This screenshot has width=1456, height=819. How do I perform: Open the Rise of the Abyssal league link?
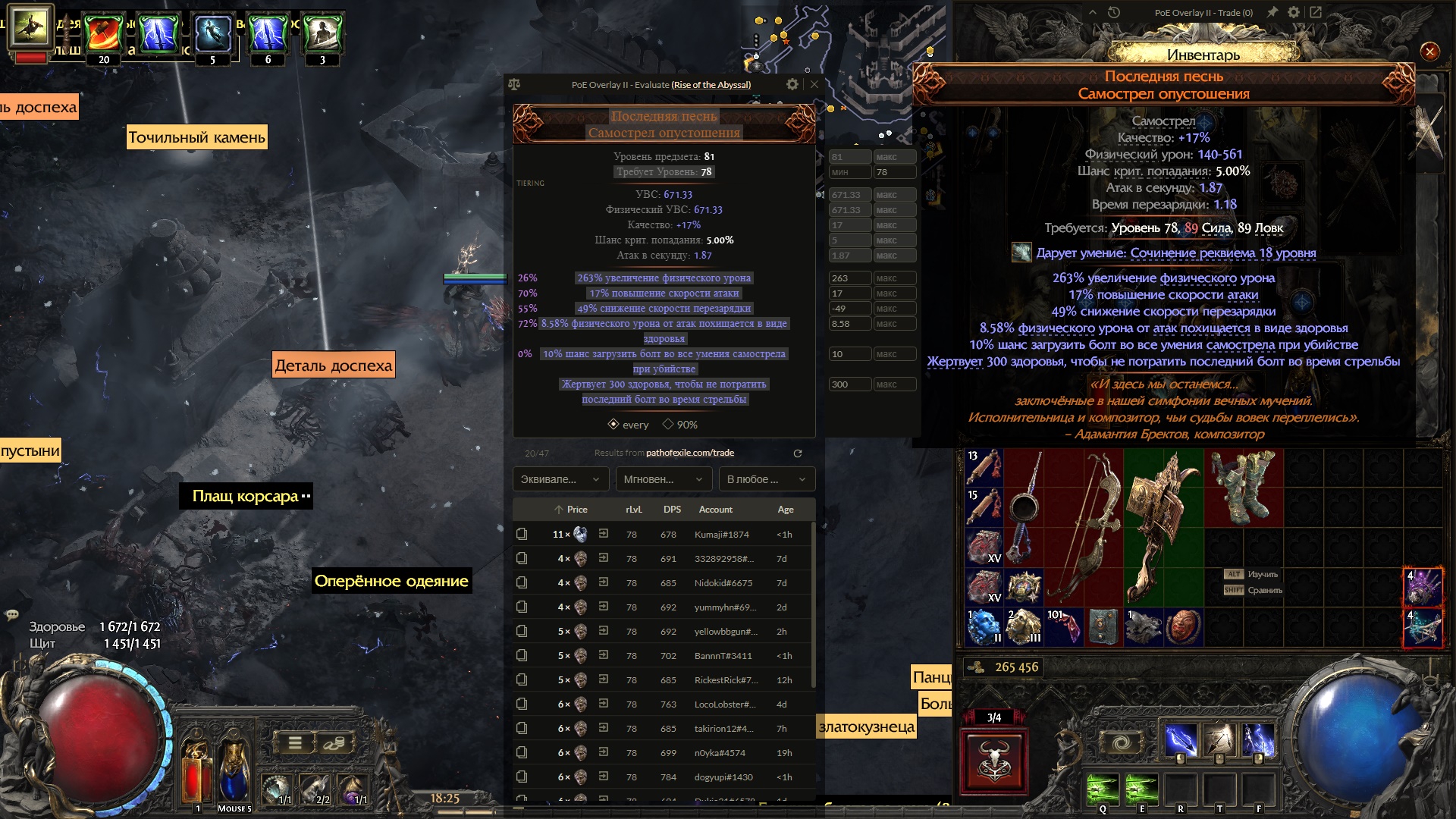click(711, 85)
